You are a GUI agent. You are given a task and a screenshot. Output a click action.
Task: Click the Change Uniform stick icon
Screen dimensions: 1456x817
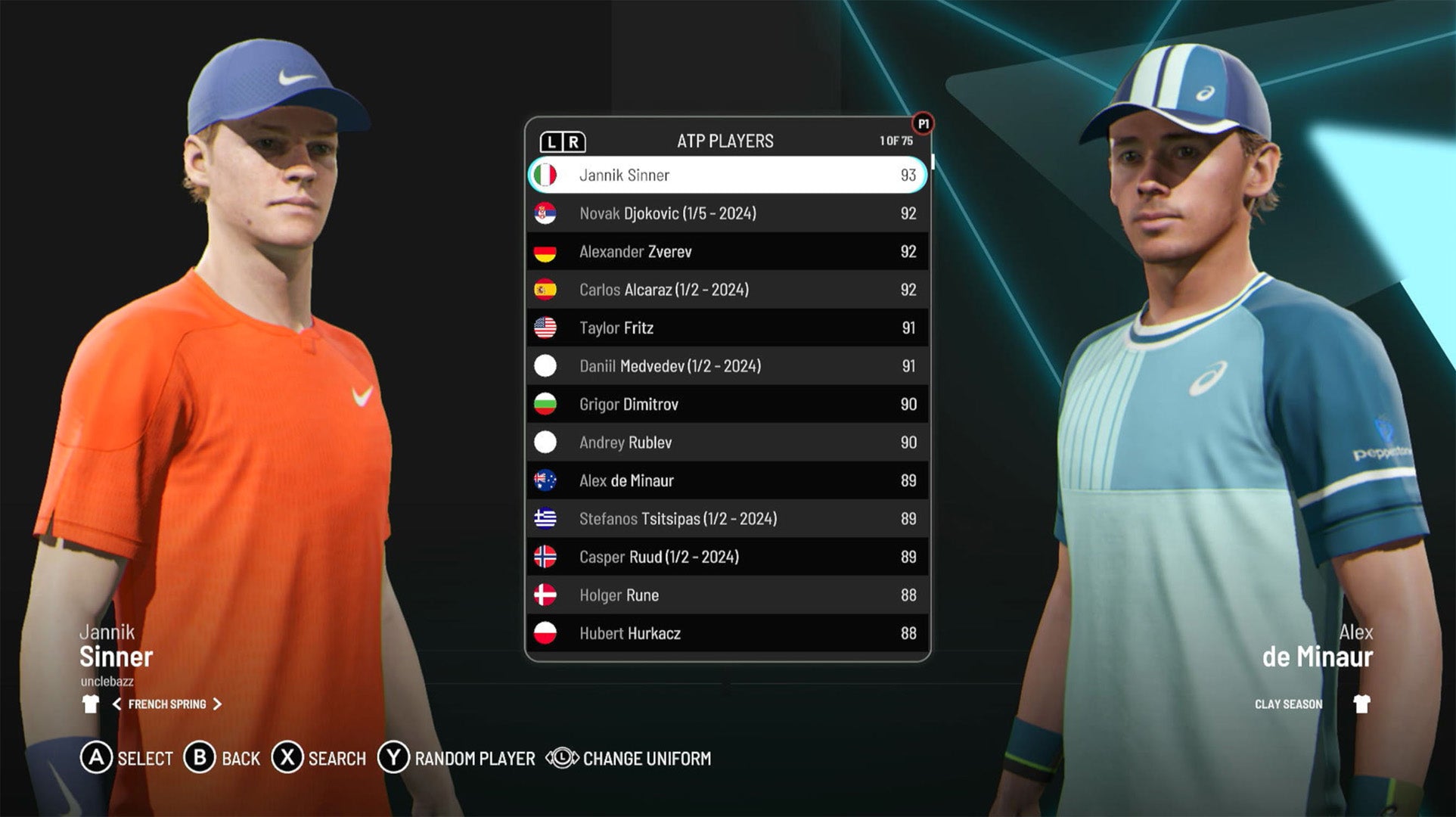point(561,758)
